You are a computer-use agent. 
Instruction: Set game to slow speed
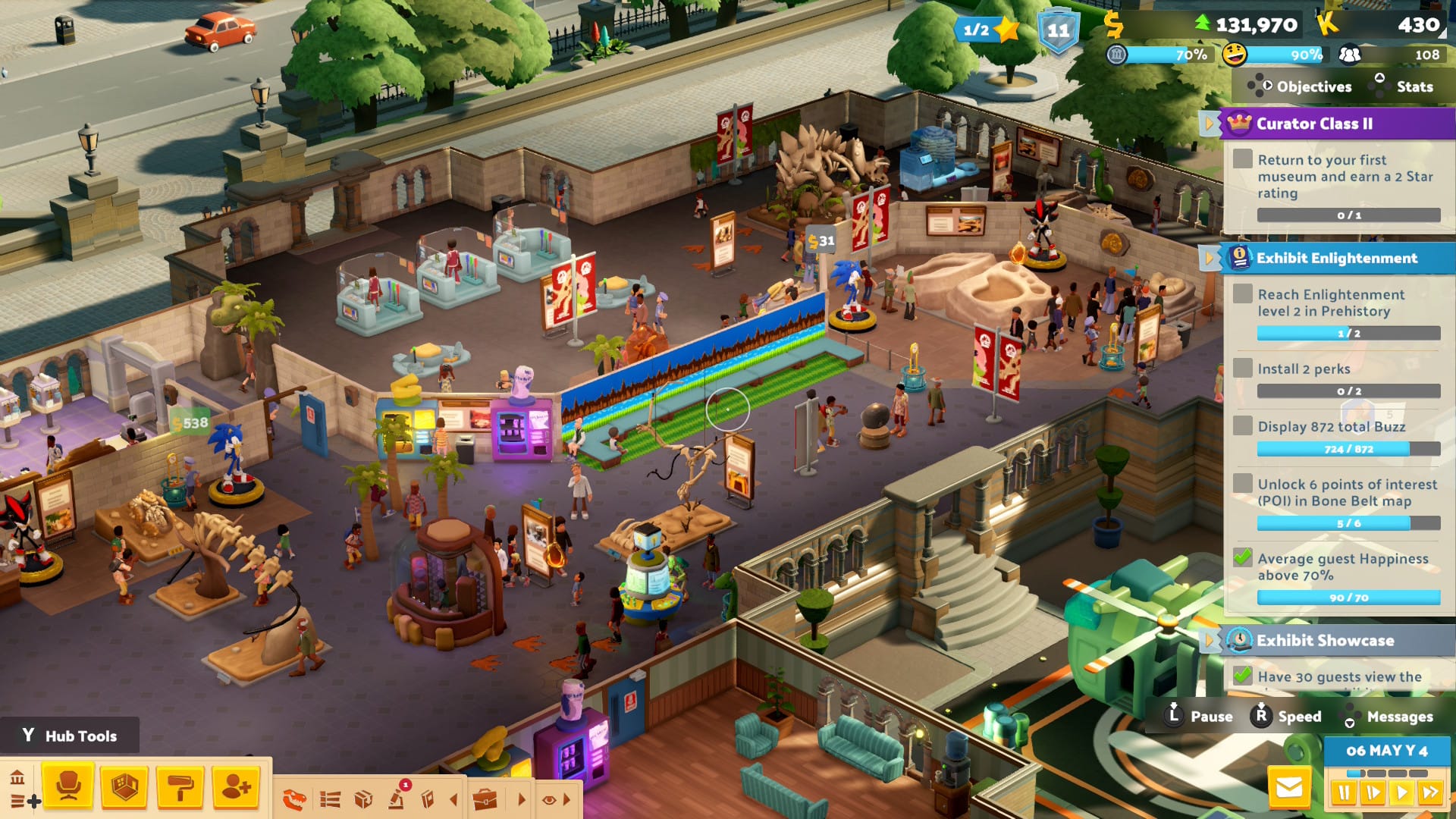tap(1373, 793)
